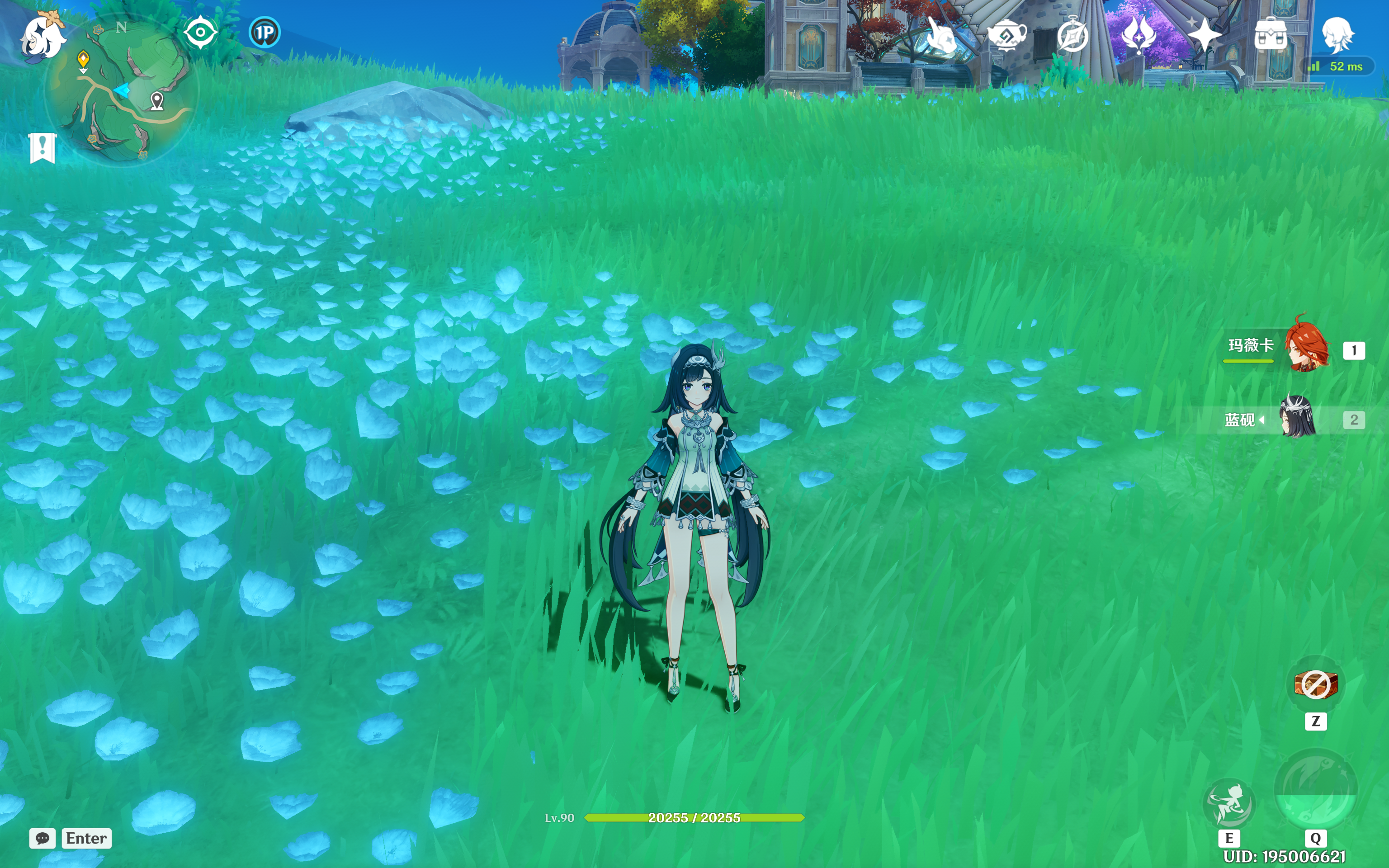Select the gray map pin on minimap
The width and height of the screenshot is (1389, 868).
(x=157, y=101)
